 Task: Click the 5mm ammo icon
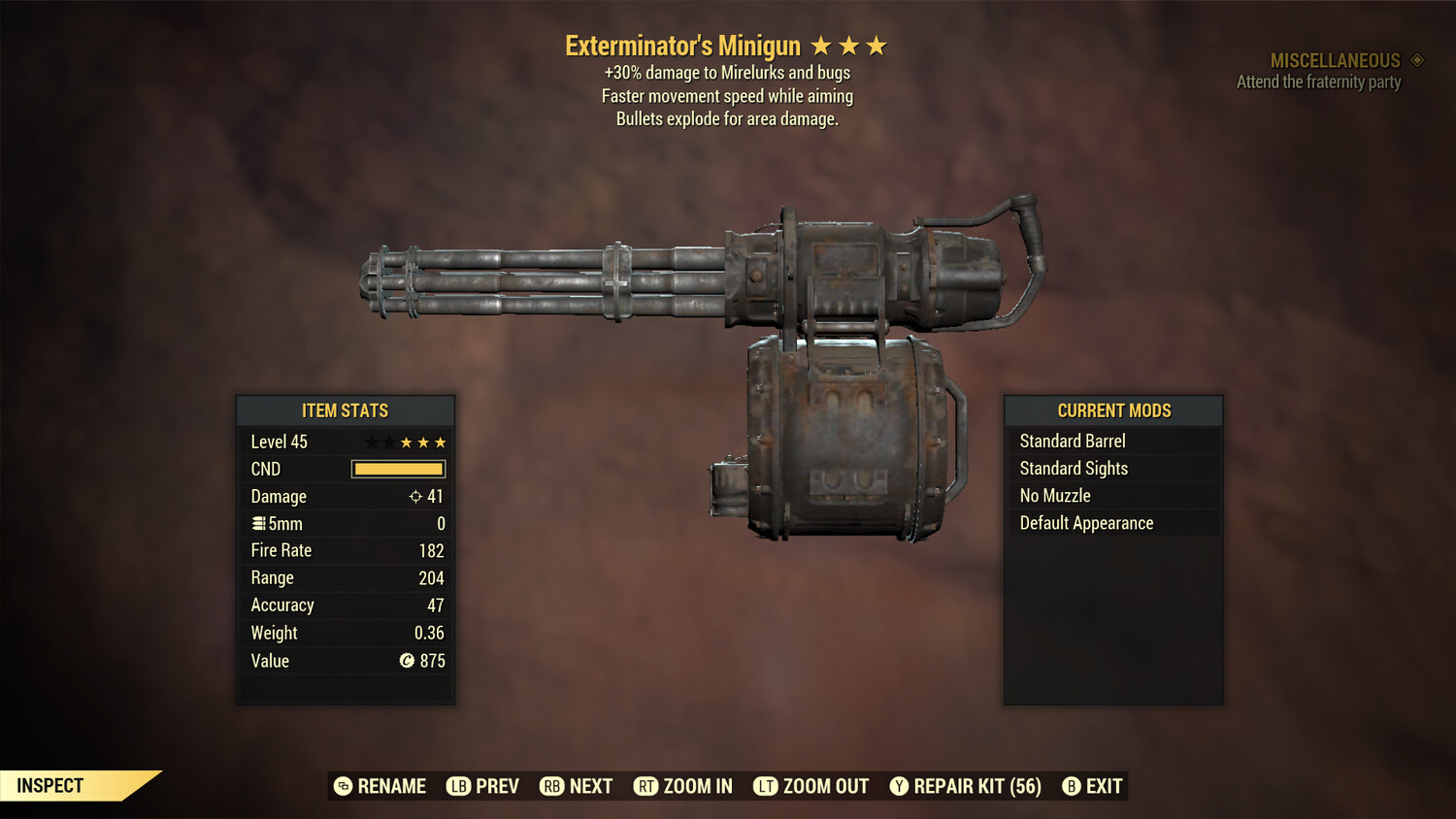pyautogui.click(x=260, y=523)
